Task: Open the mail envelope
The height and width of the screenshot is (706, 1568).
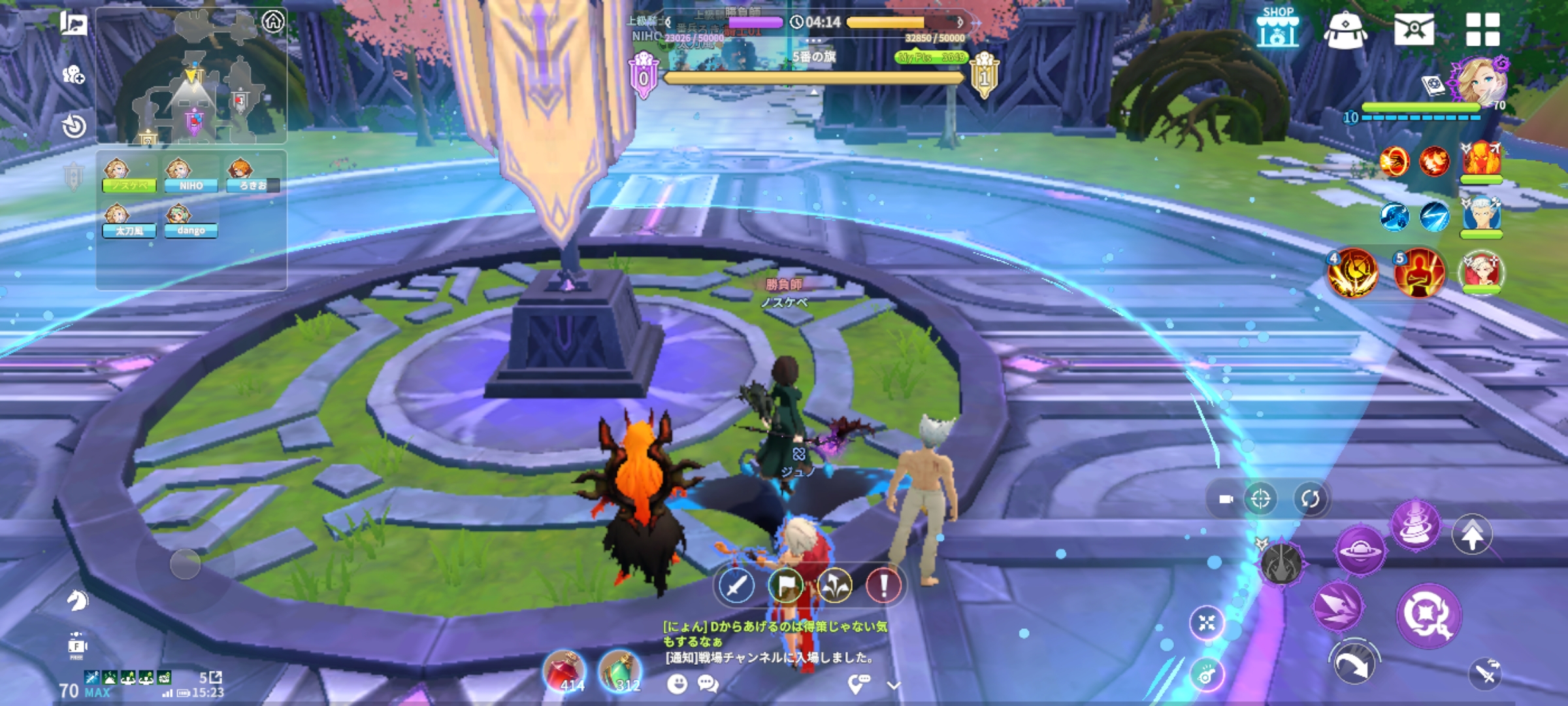Action: tap(1413, 29)
